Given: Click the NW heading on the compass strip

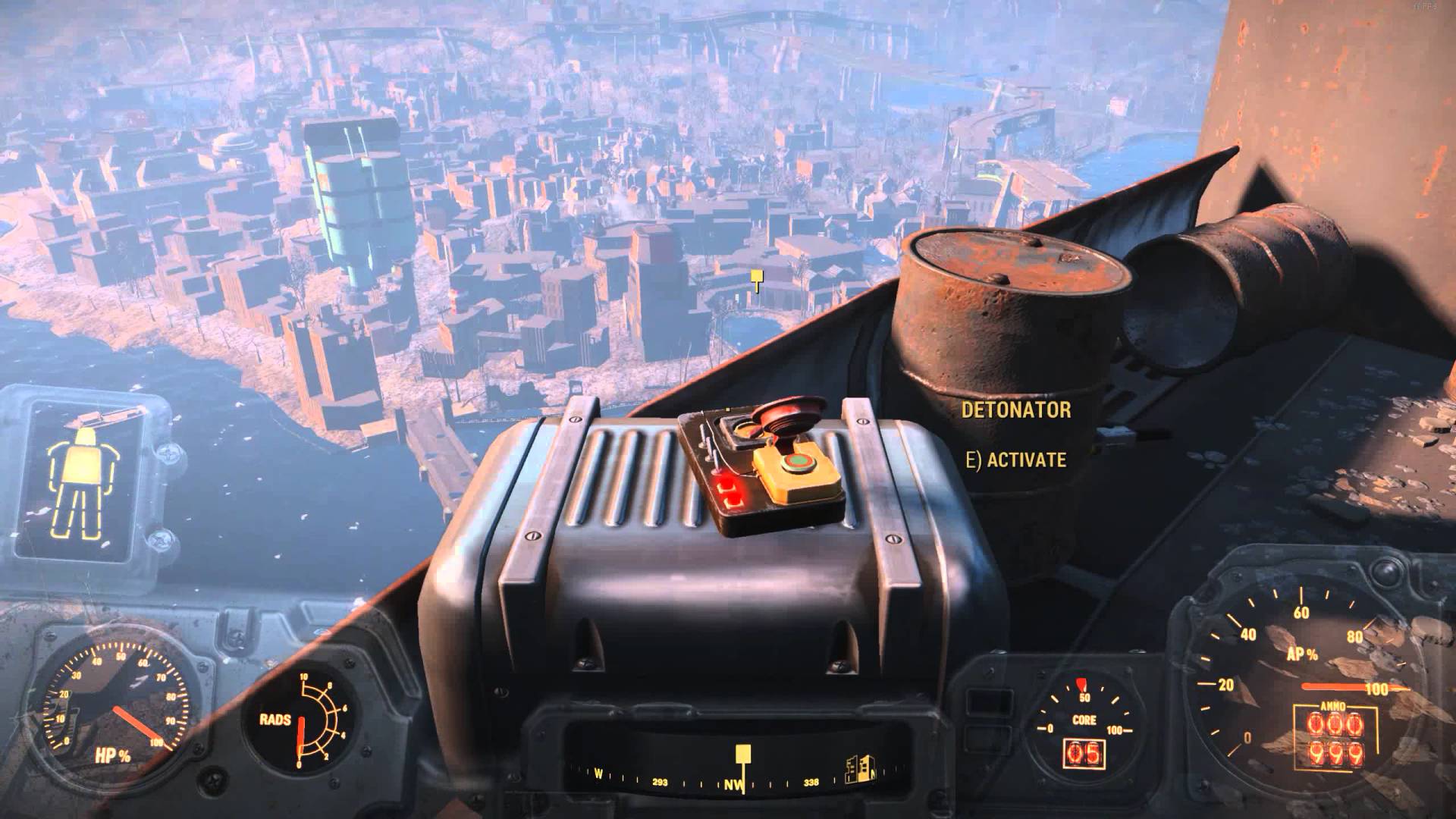Looking at the screenshot, I should click(x=733, y=783).
